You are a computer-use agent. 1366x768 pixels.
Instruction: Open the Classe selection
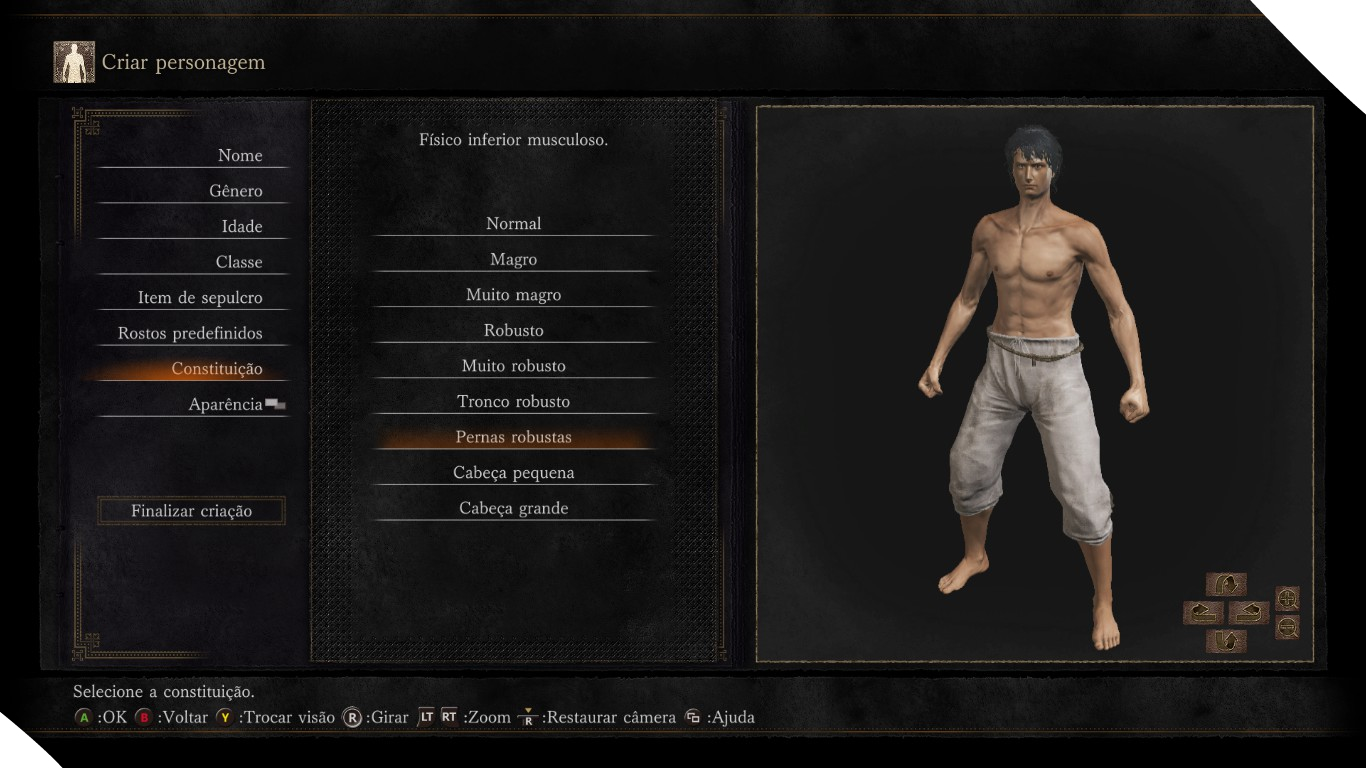point(239,262)
